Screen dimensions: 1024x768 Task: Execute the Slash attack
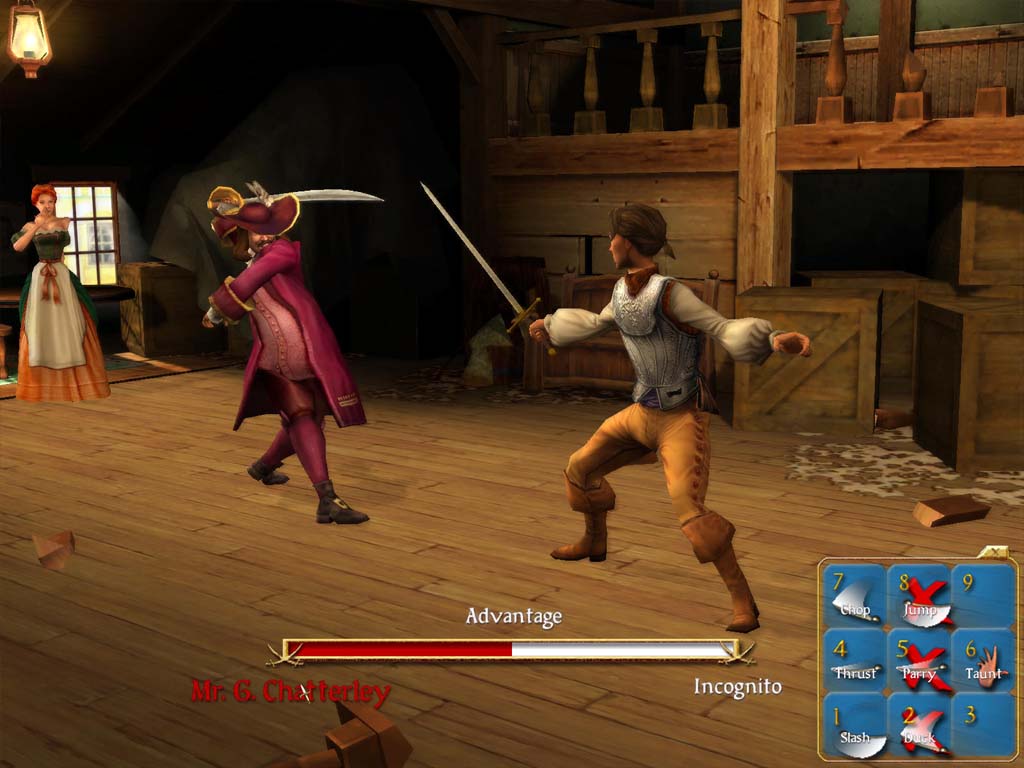(855, 727)
